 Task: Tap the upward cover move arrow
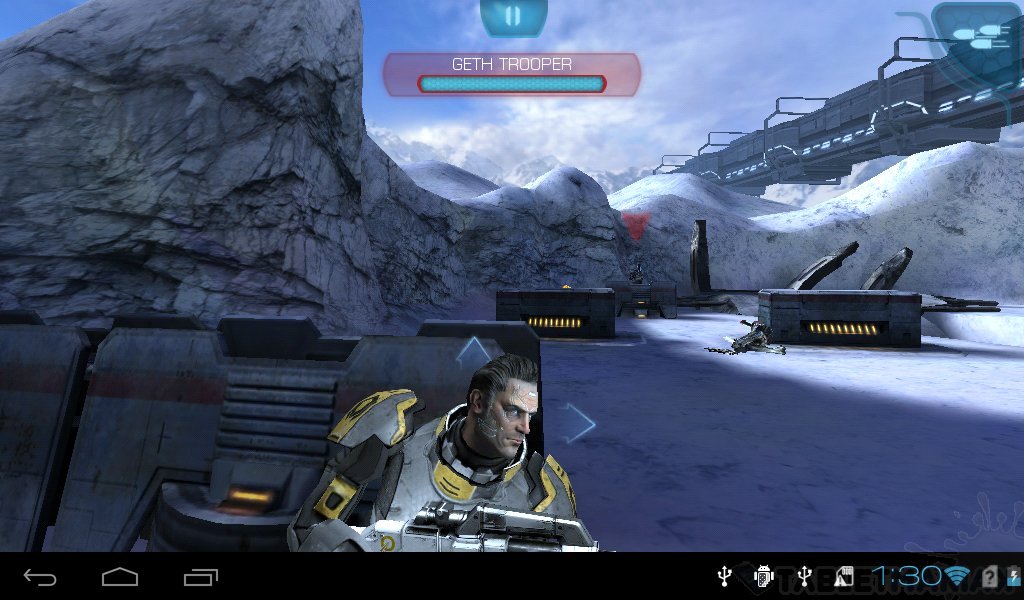pyautogui.click(x=474, y=351)
